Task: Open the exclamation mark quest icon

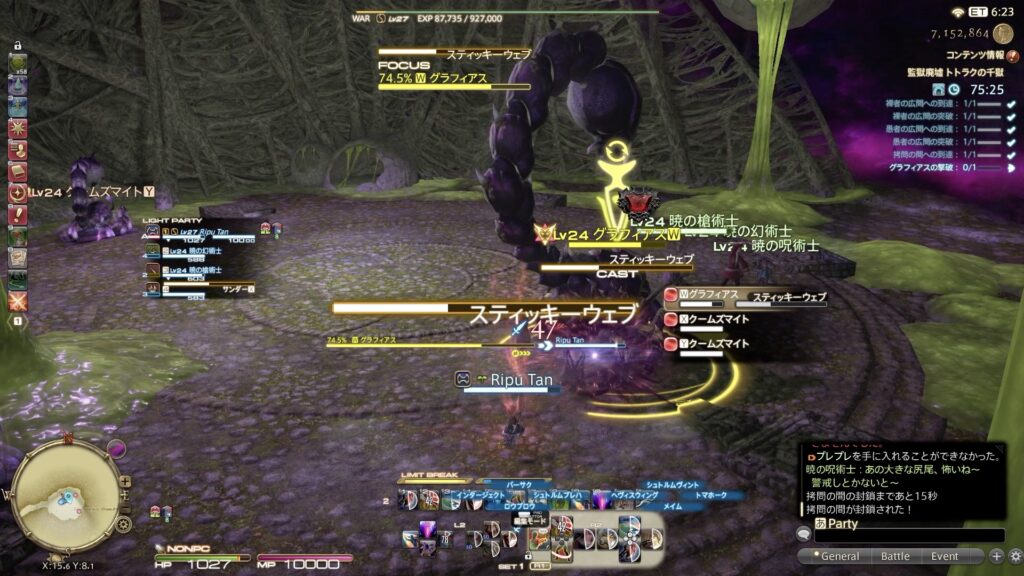Action: pos(18,215)
